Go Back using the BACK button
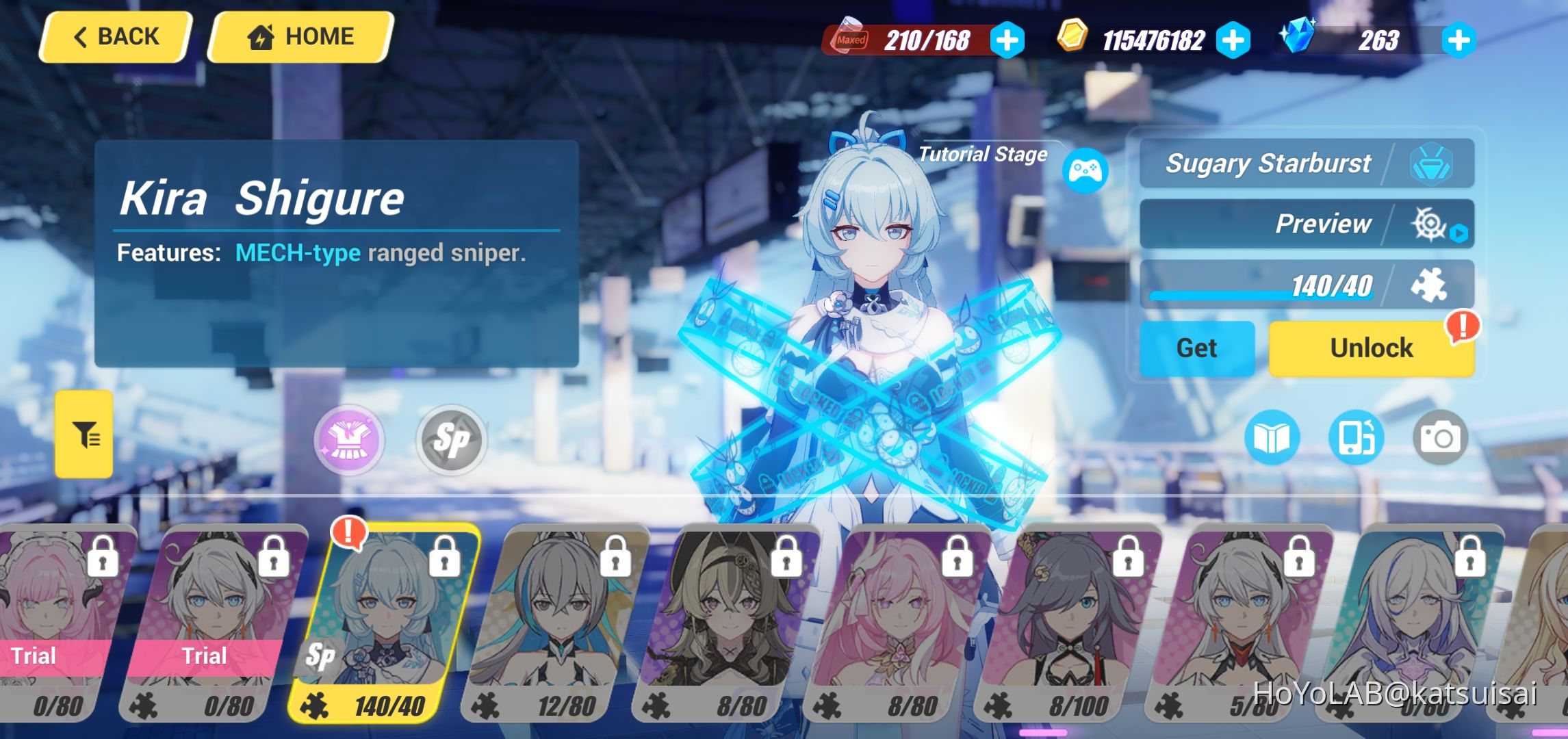This screenshot has height=739, width=1568. point(114,36)
